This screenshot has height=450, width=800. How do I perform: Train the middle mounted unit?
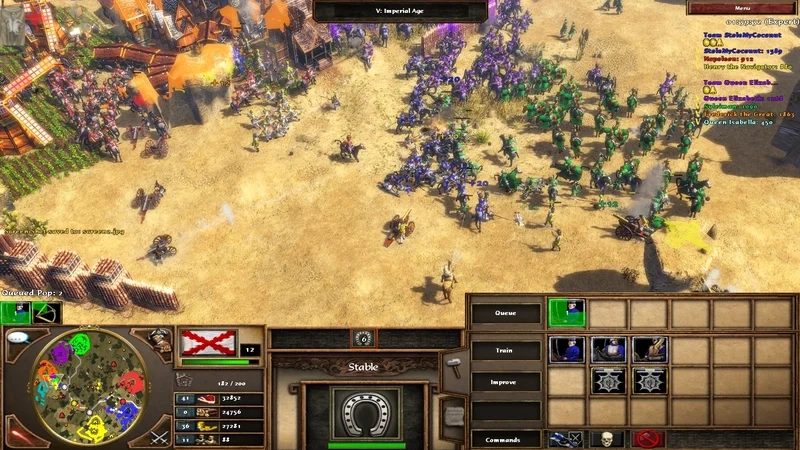point(608,349)
